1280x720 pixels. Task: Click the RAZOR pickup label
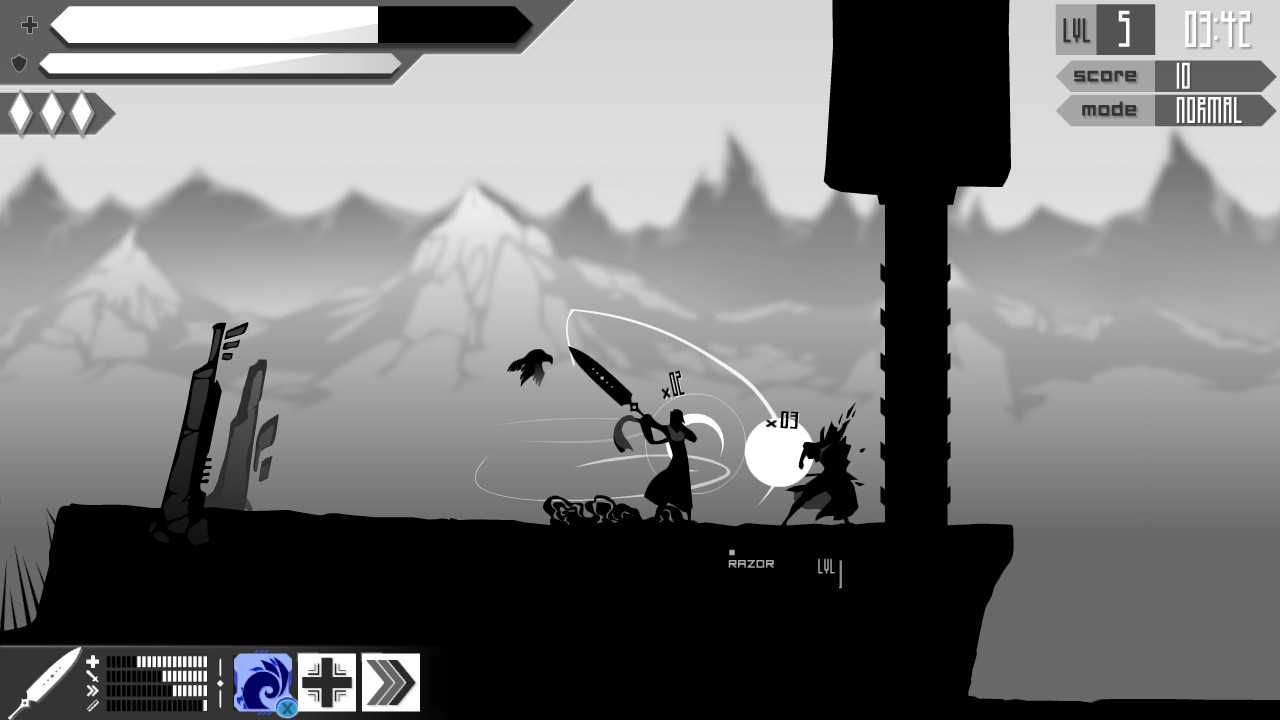[x=750, y=563]
